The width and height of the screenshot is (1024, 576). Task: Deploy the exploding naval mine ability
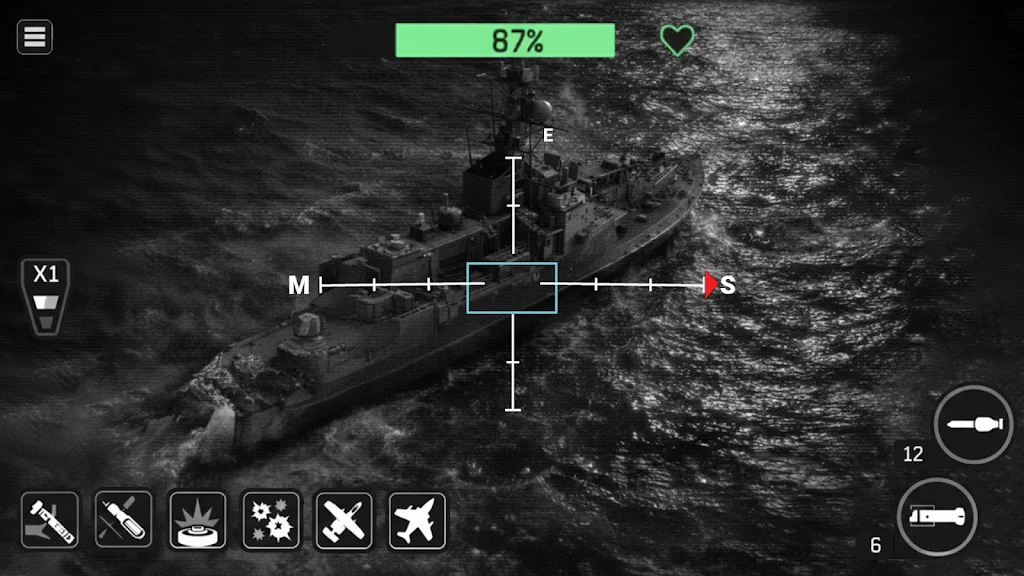point(197,520)
